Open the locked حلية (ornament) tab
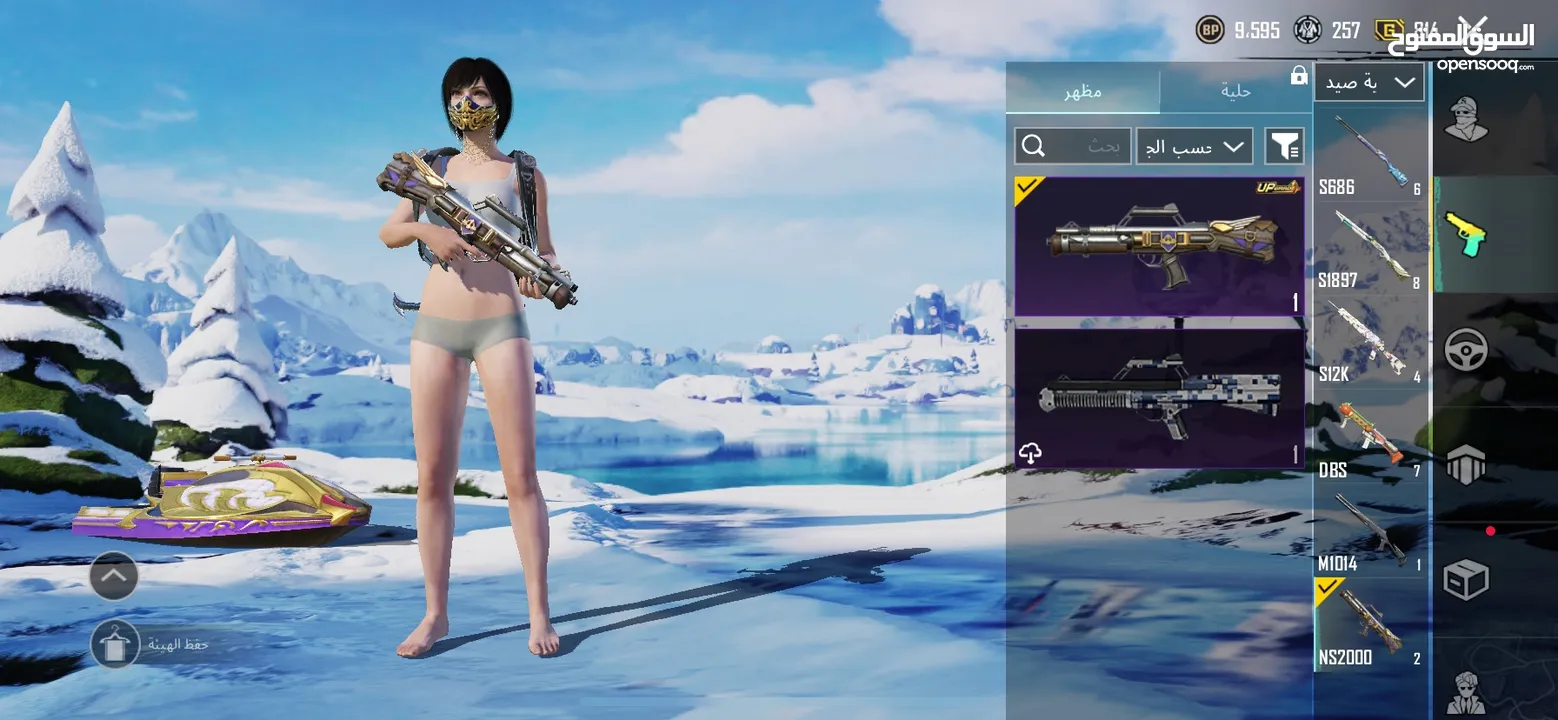Screen dimensions: 1558x720 coord(1236,91)
